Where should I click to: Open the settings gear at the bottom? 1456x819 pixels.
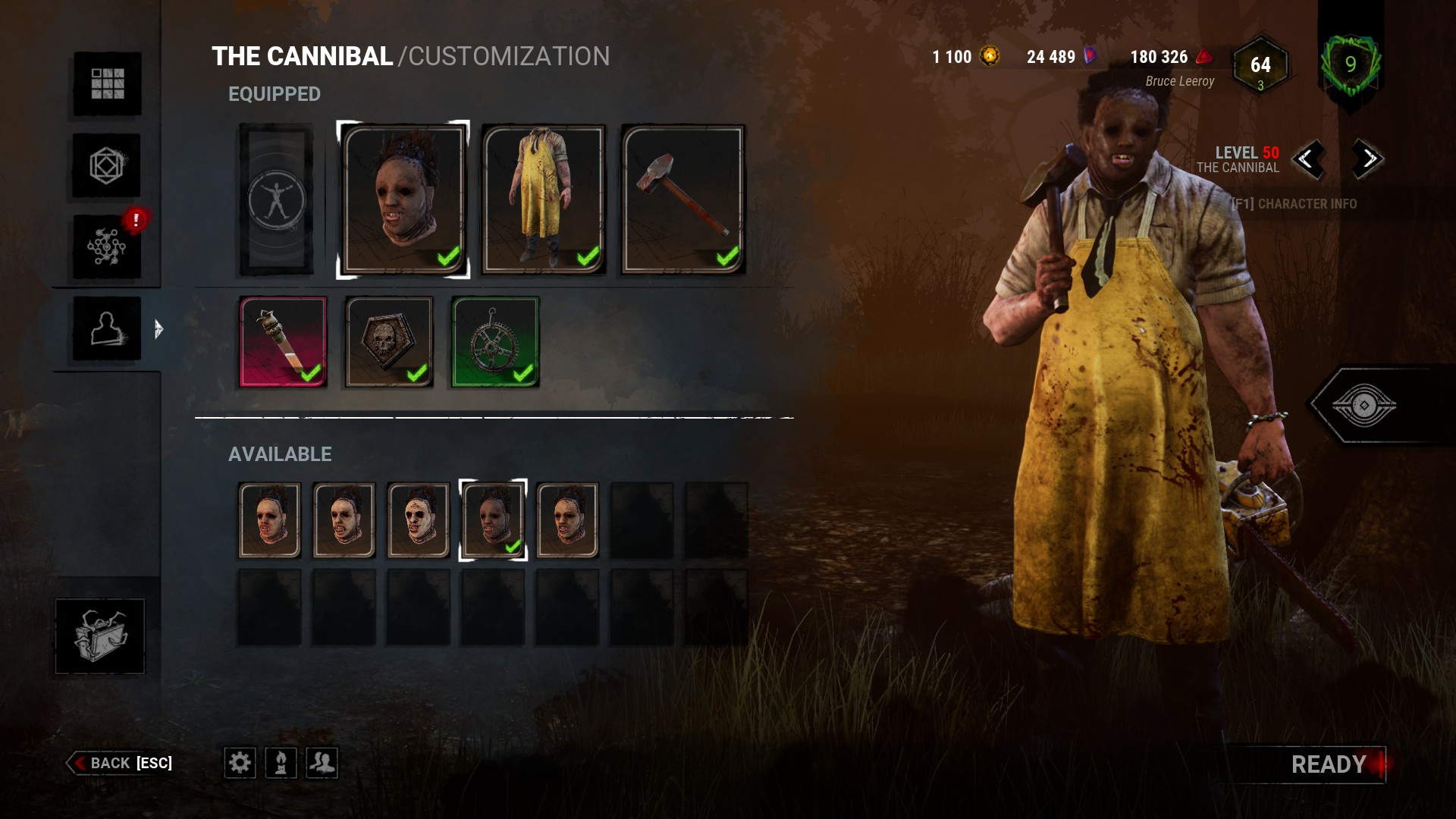point(240,764)
